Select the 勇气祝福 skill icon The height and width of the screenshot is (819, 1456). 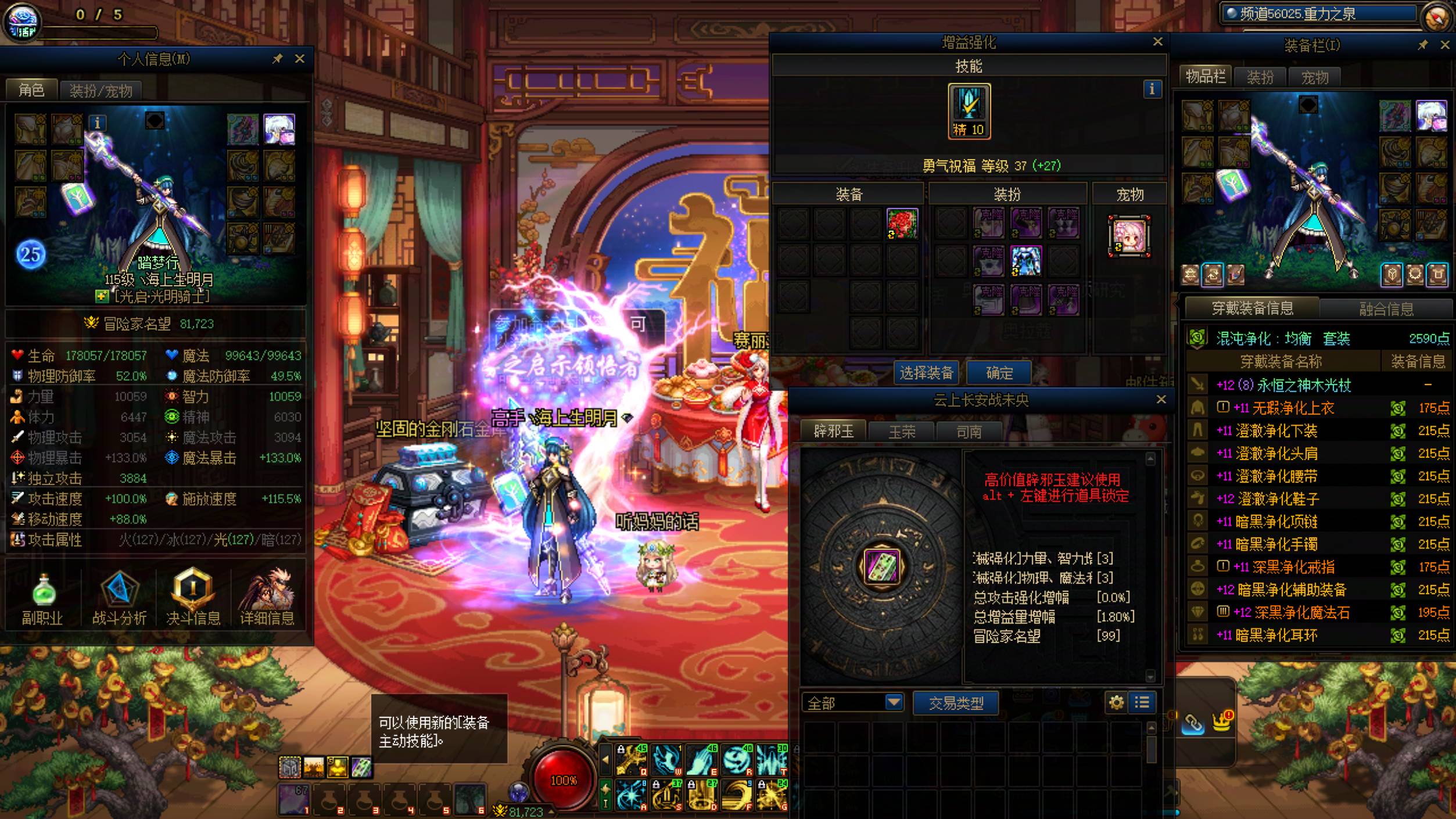point(969,110)
